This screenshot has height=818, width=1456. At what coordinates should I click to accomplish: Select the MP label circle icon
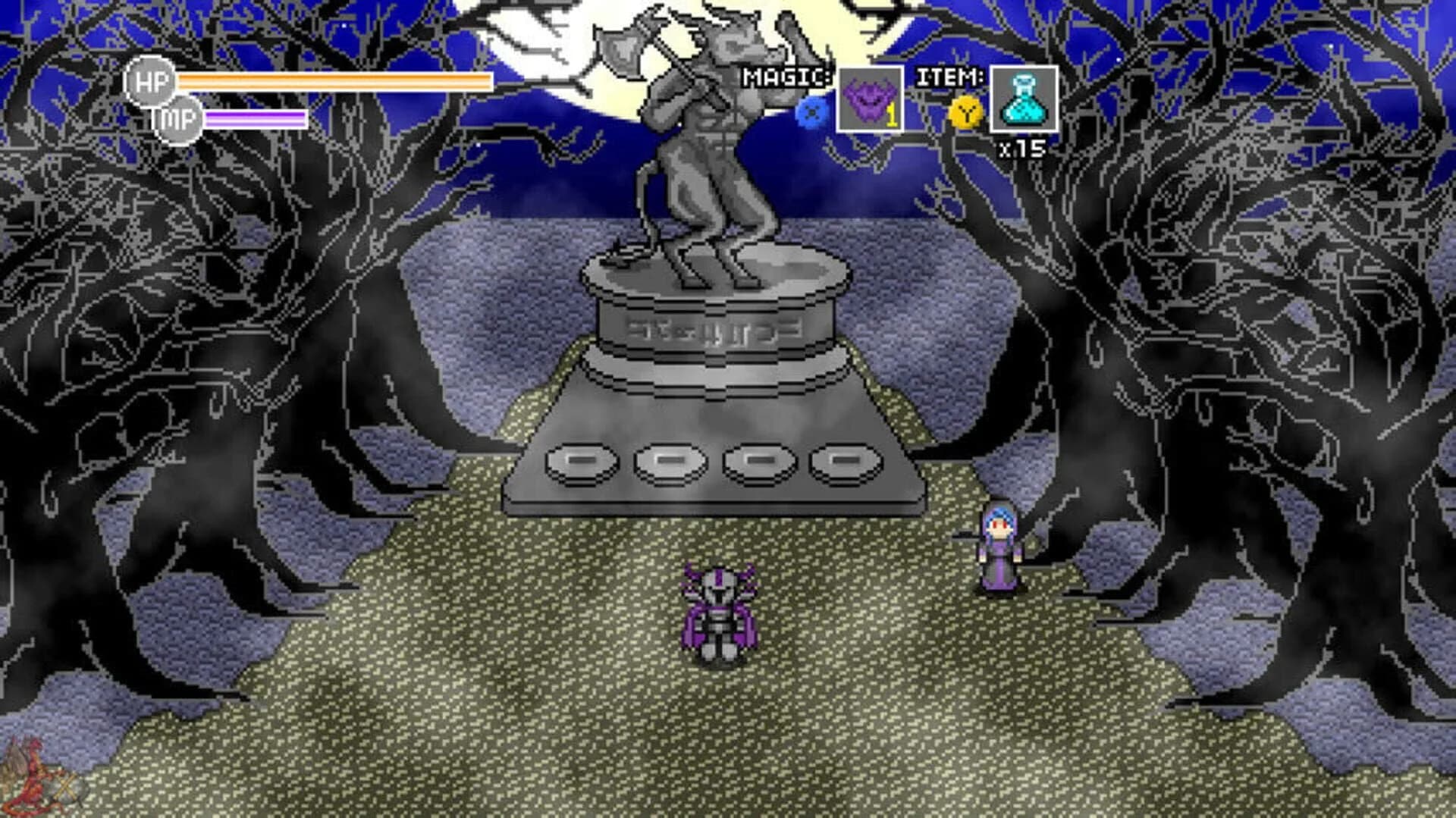[180, 120]
